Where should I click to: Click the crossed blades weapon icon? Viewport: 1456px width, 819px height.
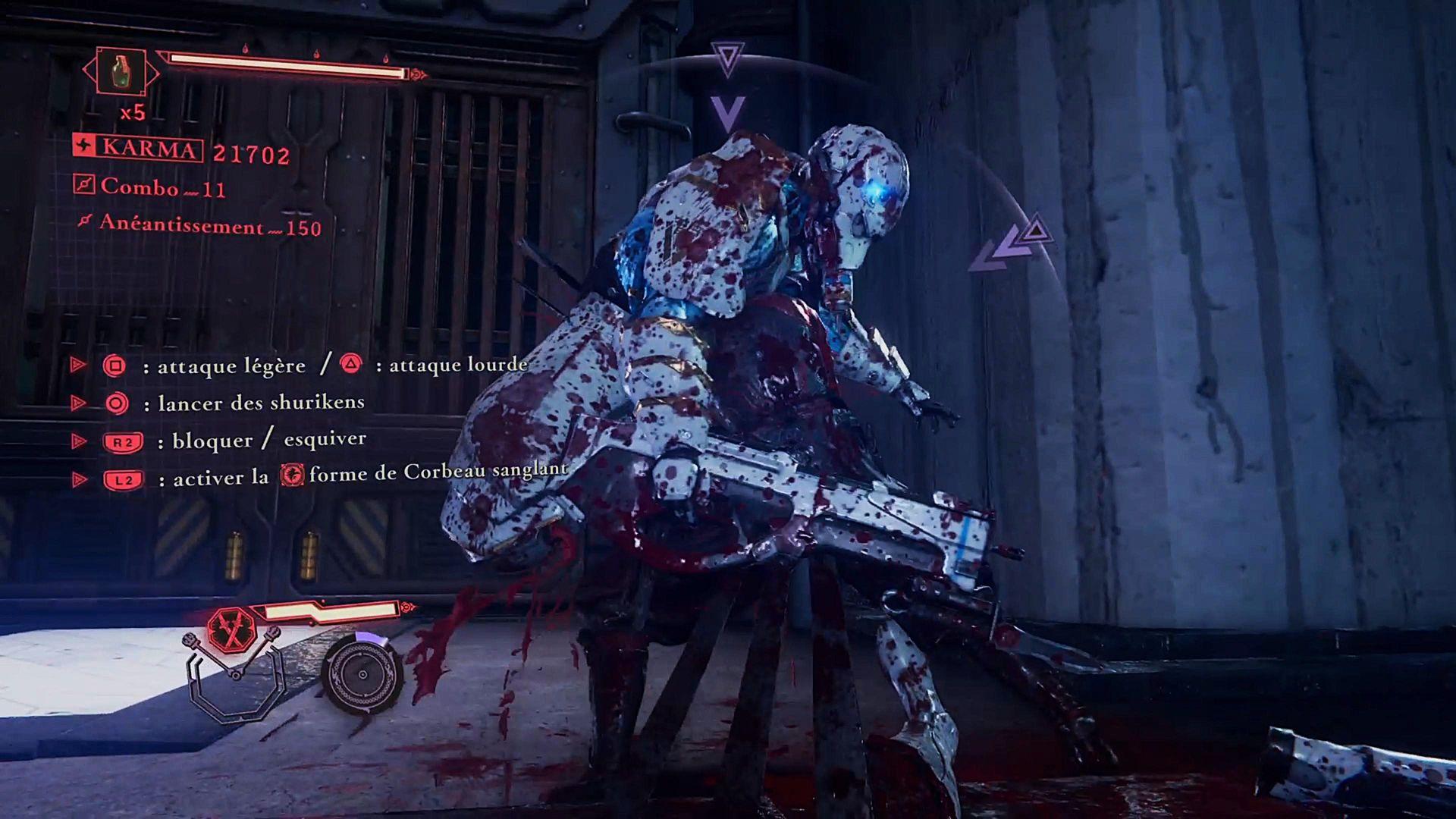point(231,629)
